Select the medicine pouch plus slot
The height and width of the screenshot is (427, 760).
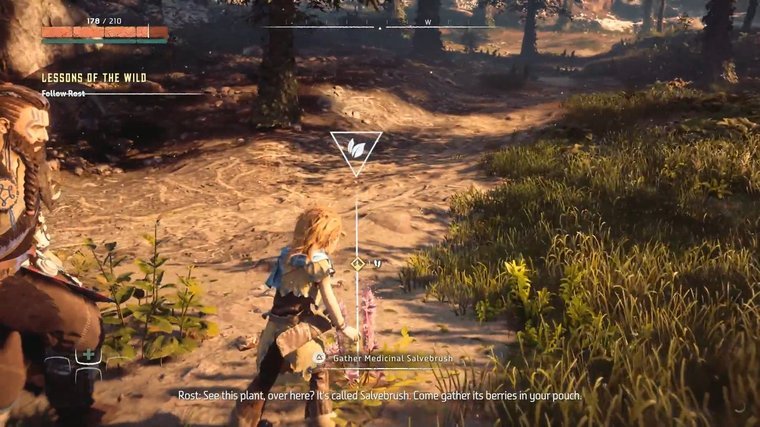click(89, 355)
